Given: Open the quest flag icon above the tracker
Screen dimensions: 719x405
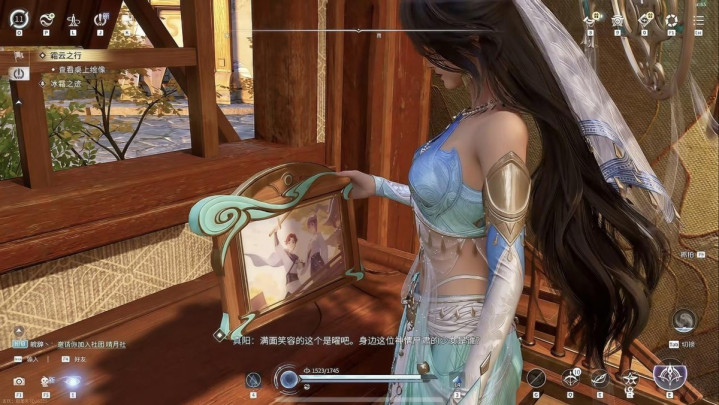Looking at the screenshot, I should [19, 55].
